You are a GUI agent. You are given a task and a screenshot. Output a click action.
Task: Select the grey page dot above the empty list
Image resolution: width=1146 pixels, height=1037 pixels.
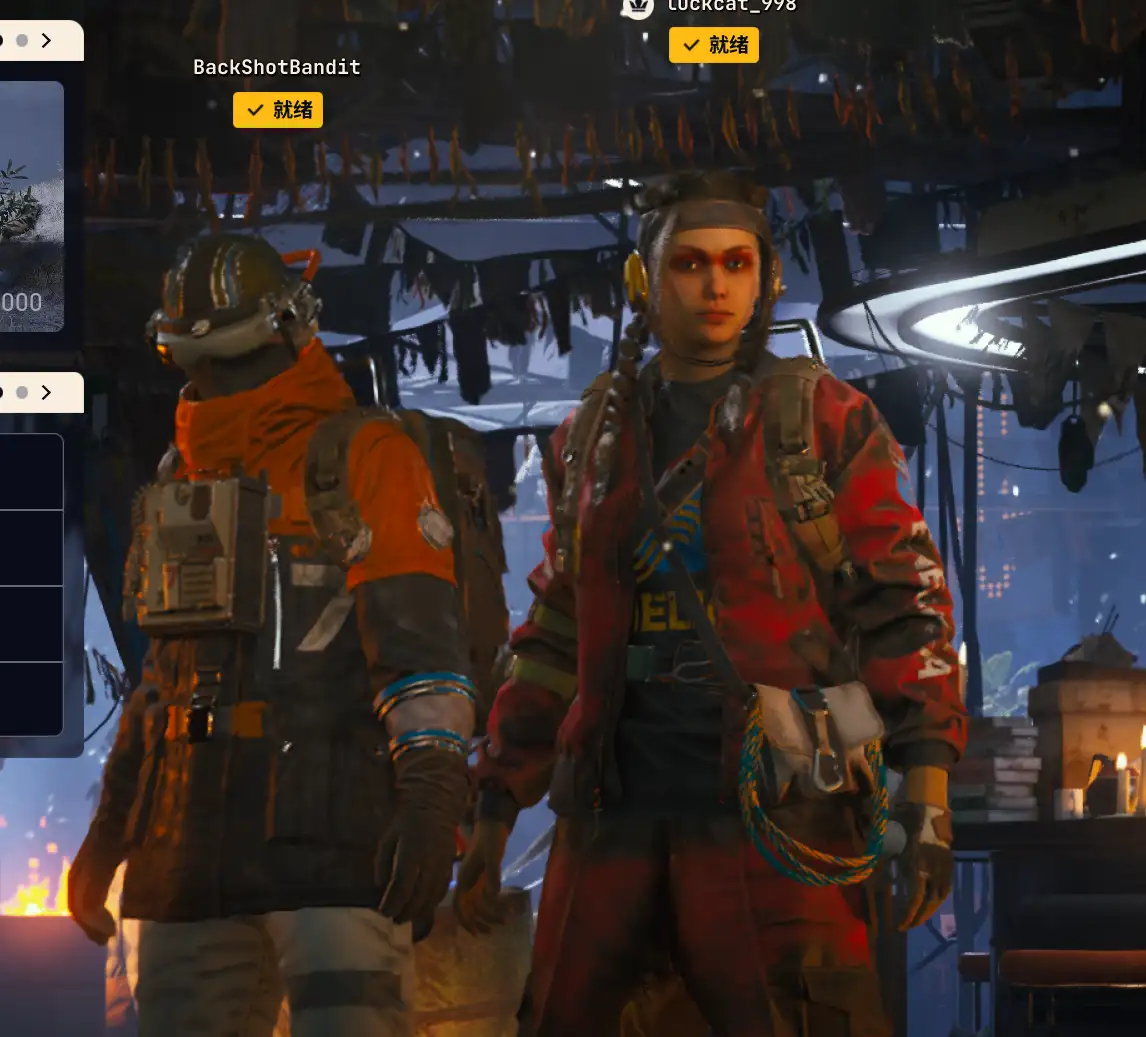pos(22,393)
